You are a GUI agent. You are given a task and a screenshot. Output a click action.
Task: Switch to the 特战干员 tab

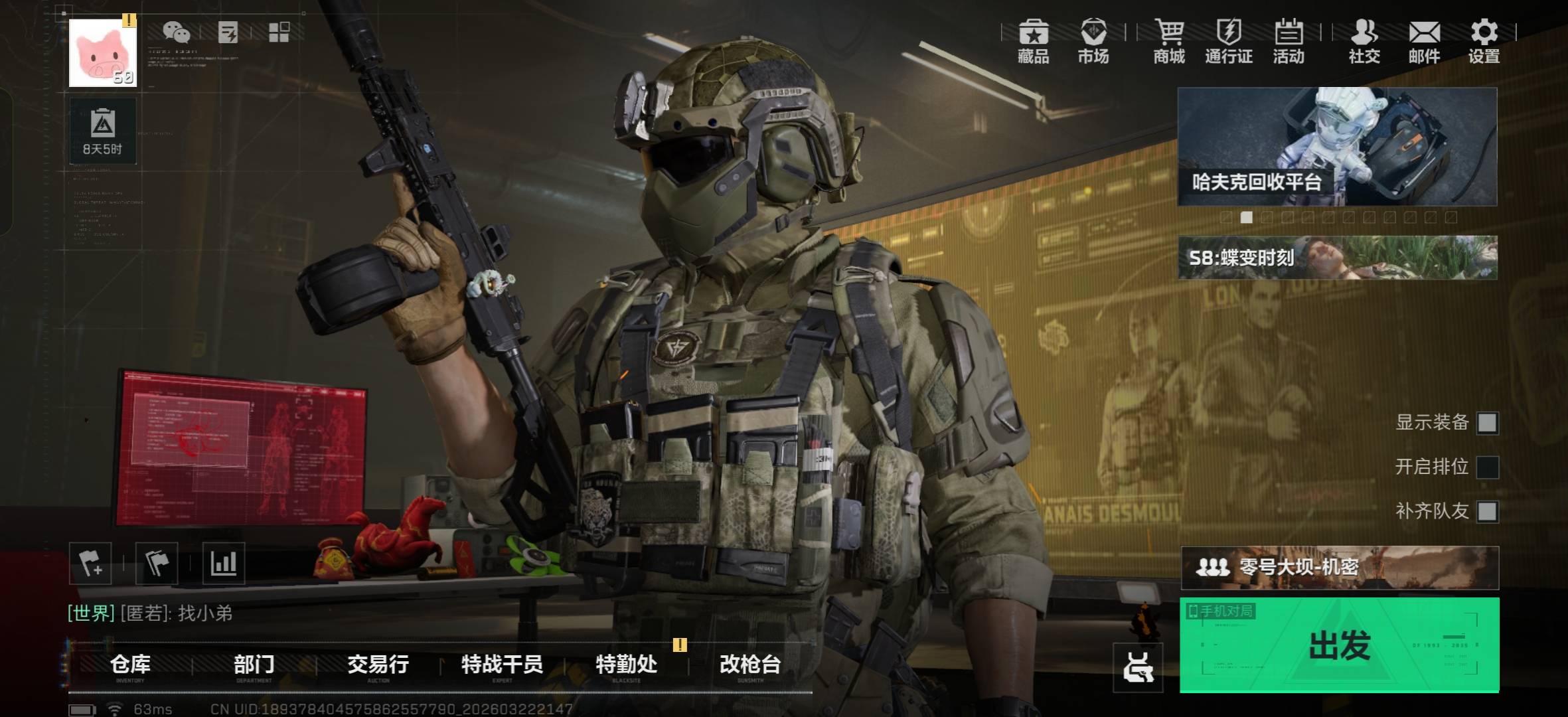pos(503,665)
